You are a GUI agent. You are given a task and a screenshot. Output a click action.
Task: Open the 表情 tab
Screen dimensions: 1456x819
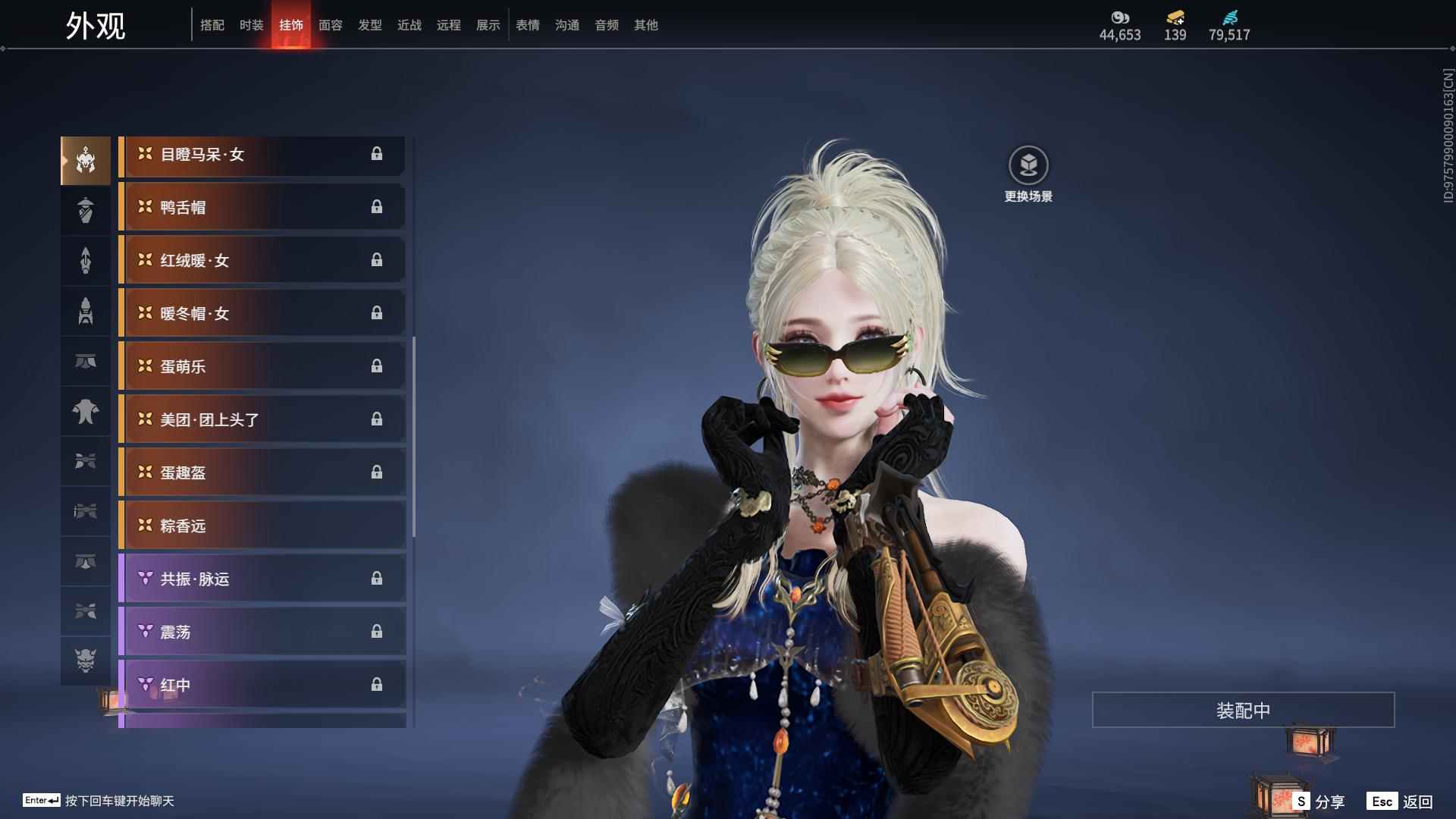[x=527, y=25]
